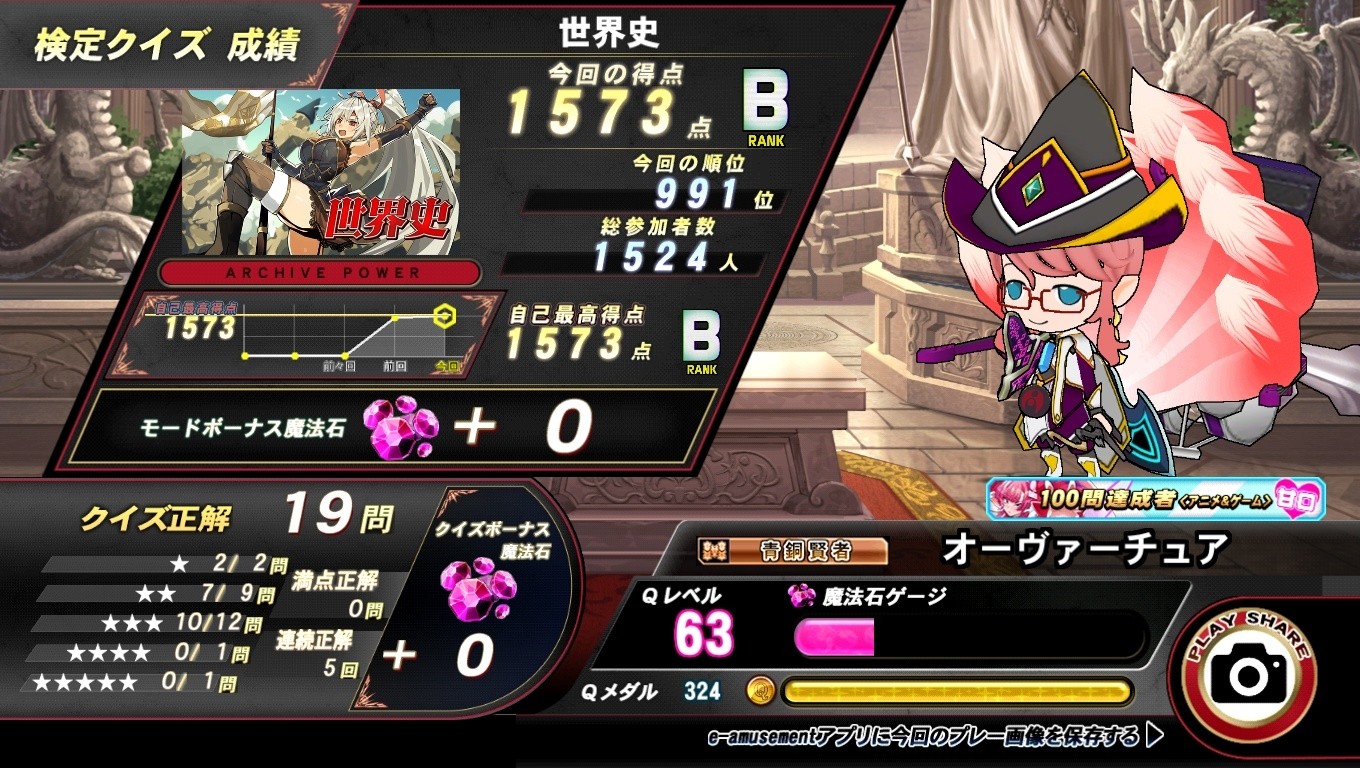The image size is (1360, 768).
Task: Select the five-star row in クイズ正解 stats
Action: pyautogui.click(x=120, y=681)
